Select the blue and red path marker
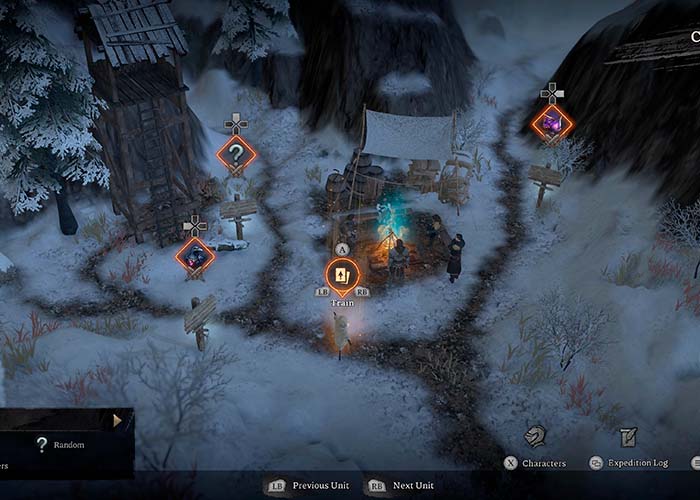Viewport: 700px width, 500px height. 195,256
